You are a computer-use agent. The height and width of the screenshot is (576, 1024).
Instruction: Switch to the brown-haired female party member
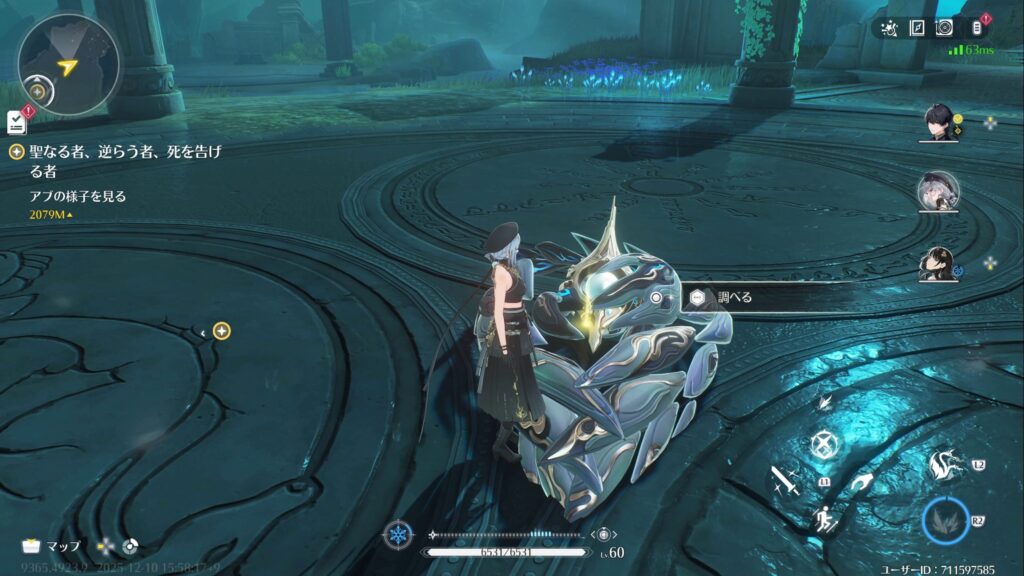(938, 262)
